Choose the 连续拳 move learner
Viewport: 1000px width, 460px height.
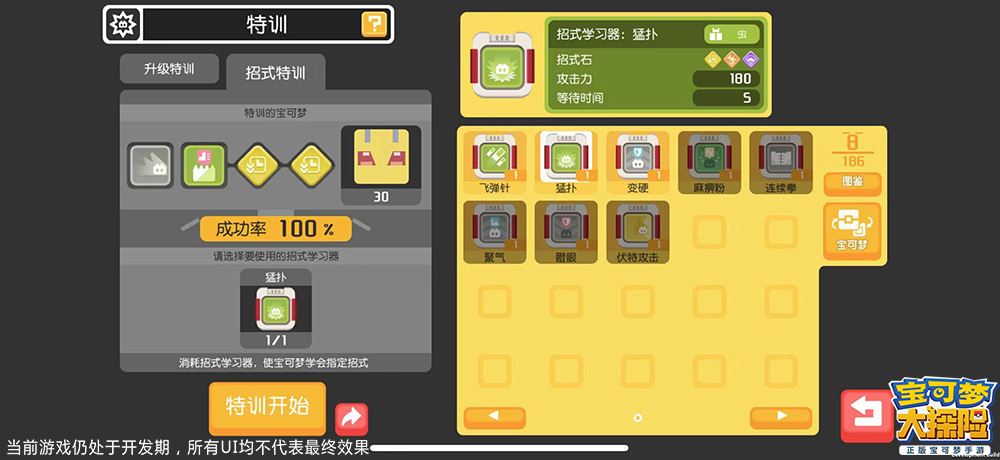779,162
